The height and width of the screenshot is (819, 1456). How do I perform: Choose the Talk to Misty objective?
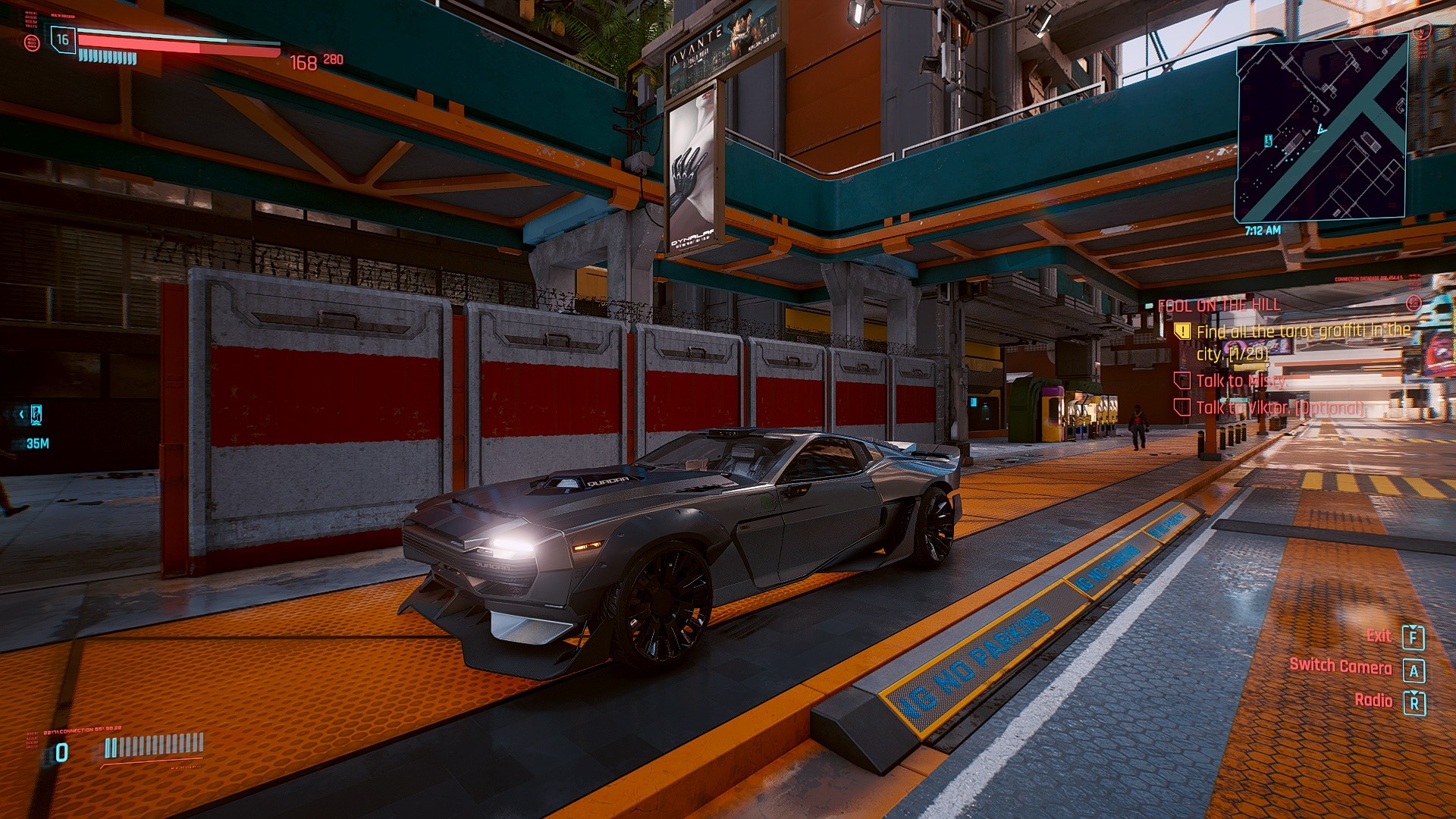point(1240,381)
